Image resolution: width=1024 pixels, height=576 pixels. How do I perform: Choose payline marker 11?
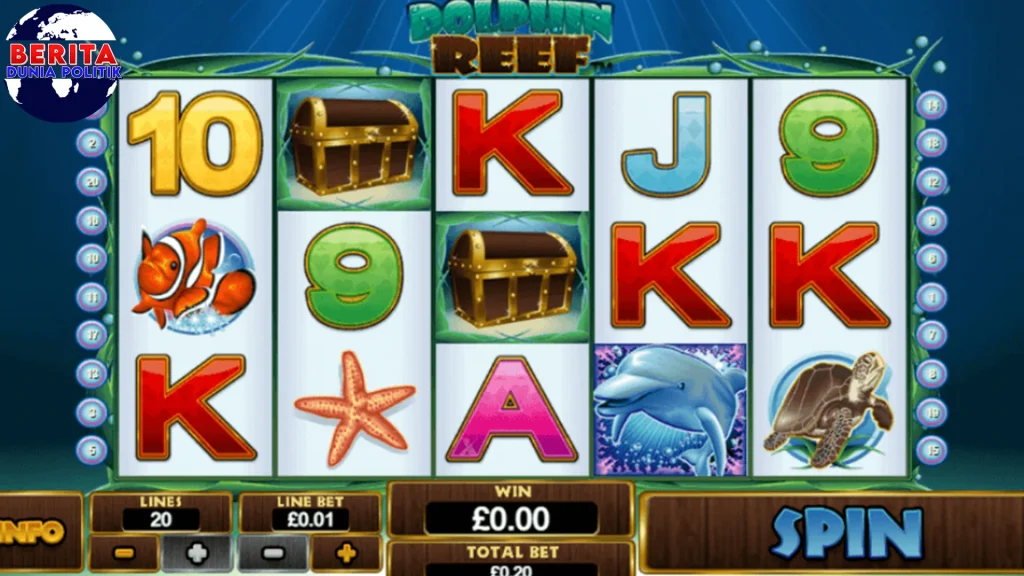coord(92,297)
